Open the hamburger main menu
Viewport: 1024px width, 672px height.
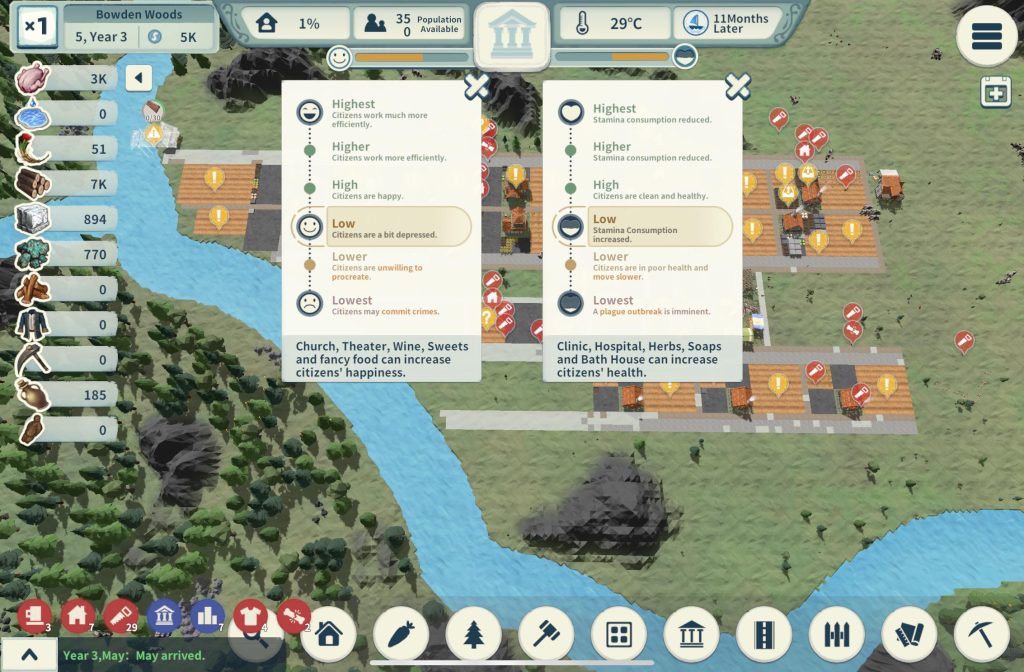point(986,36)
